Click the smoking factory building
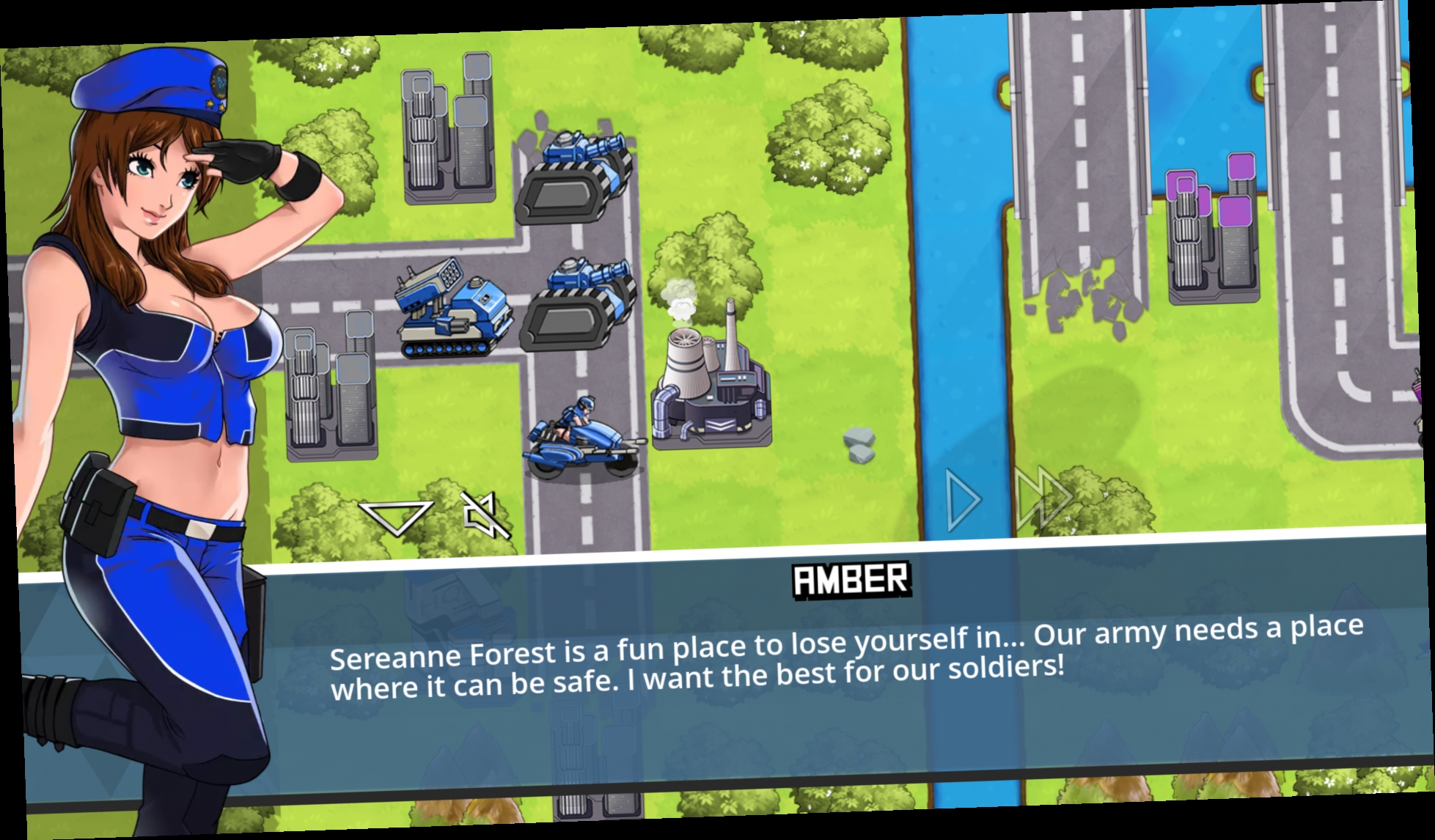The height and width of the screenshot is (840, 1435). point(711,381)
